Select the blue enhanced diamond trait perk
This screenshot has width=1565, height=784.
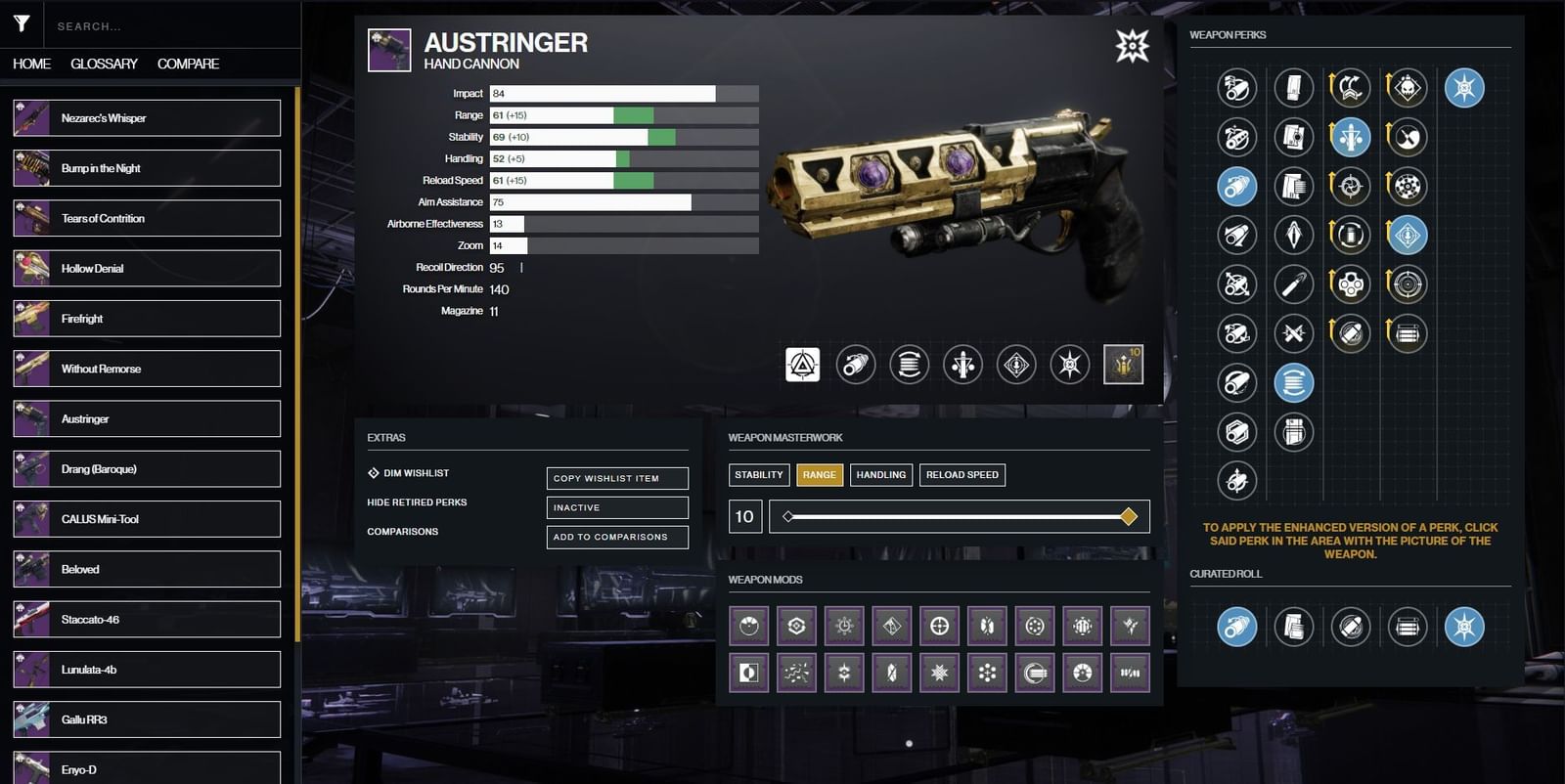(1408, 235)
